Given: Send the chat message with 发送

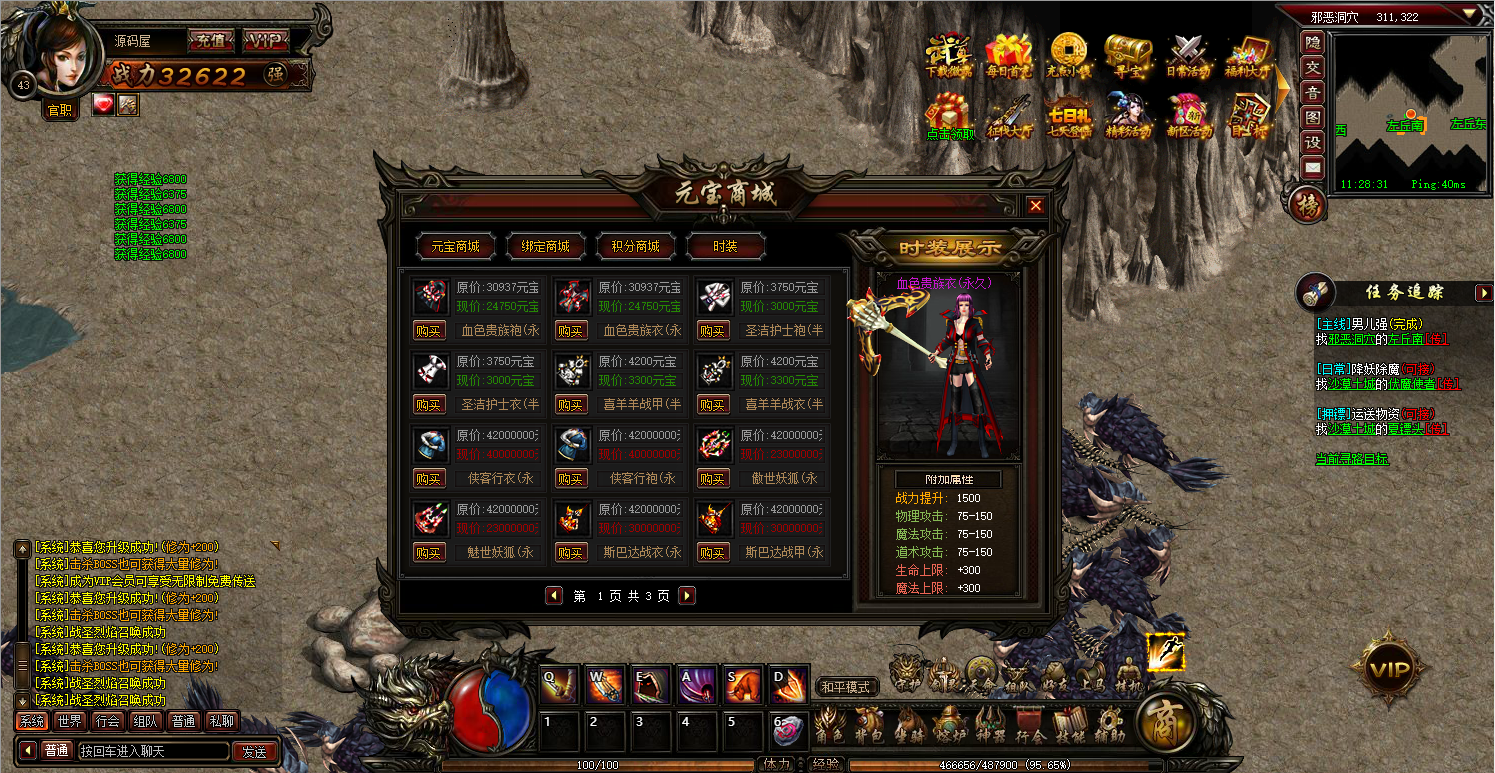Looking at the screenshot, I should pyautogui.click(x=254, y=751).
